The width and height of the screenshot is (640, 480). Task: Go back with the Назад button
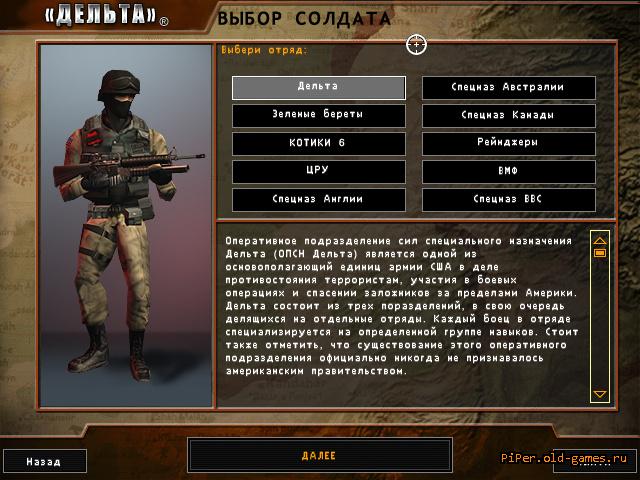[x=44, y=462]
